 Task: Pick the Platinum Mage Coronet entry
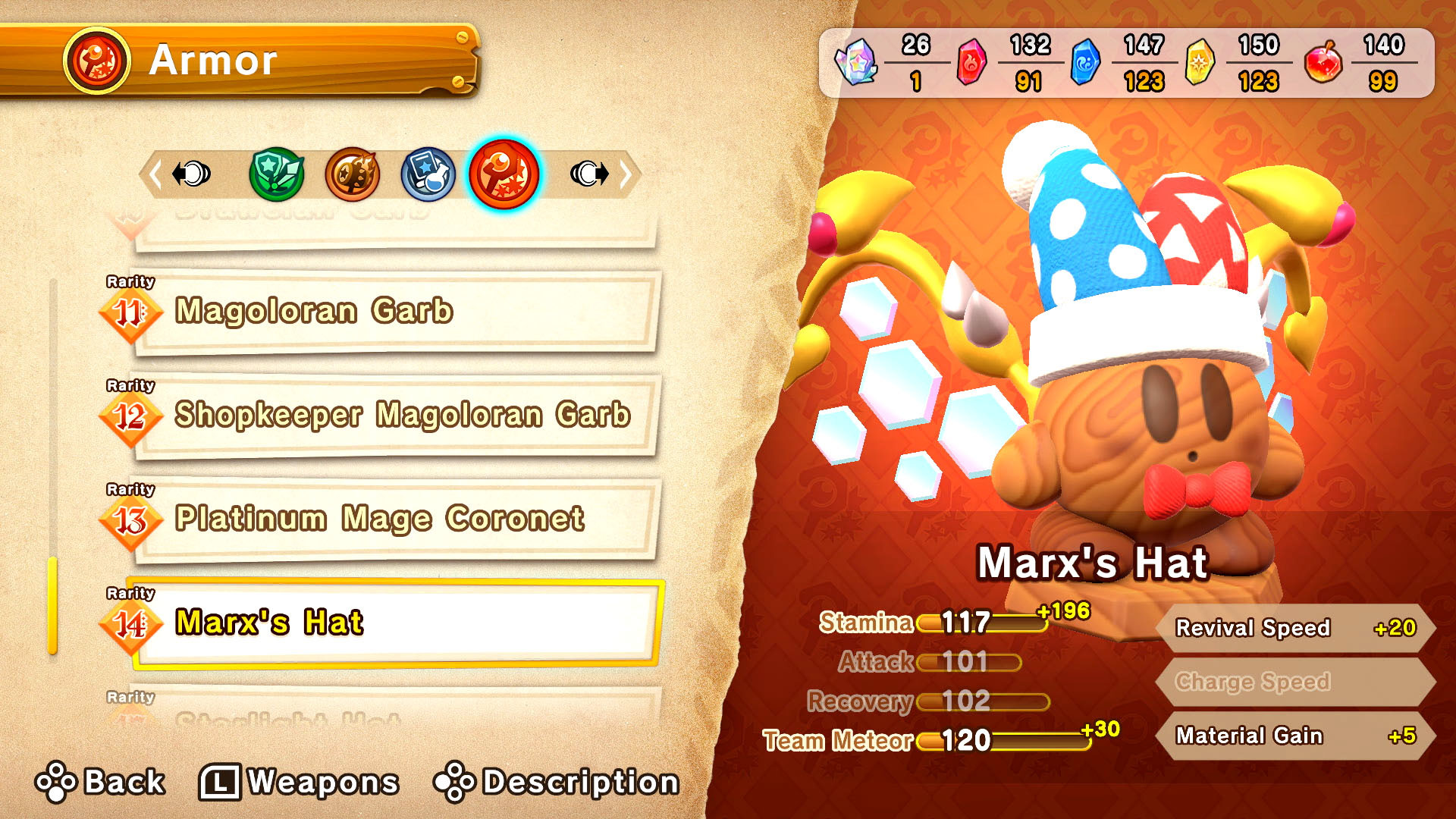tap(394, 519)
